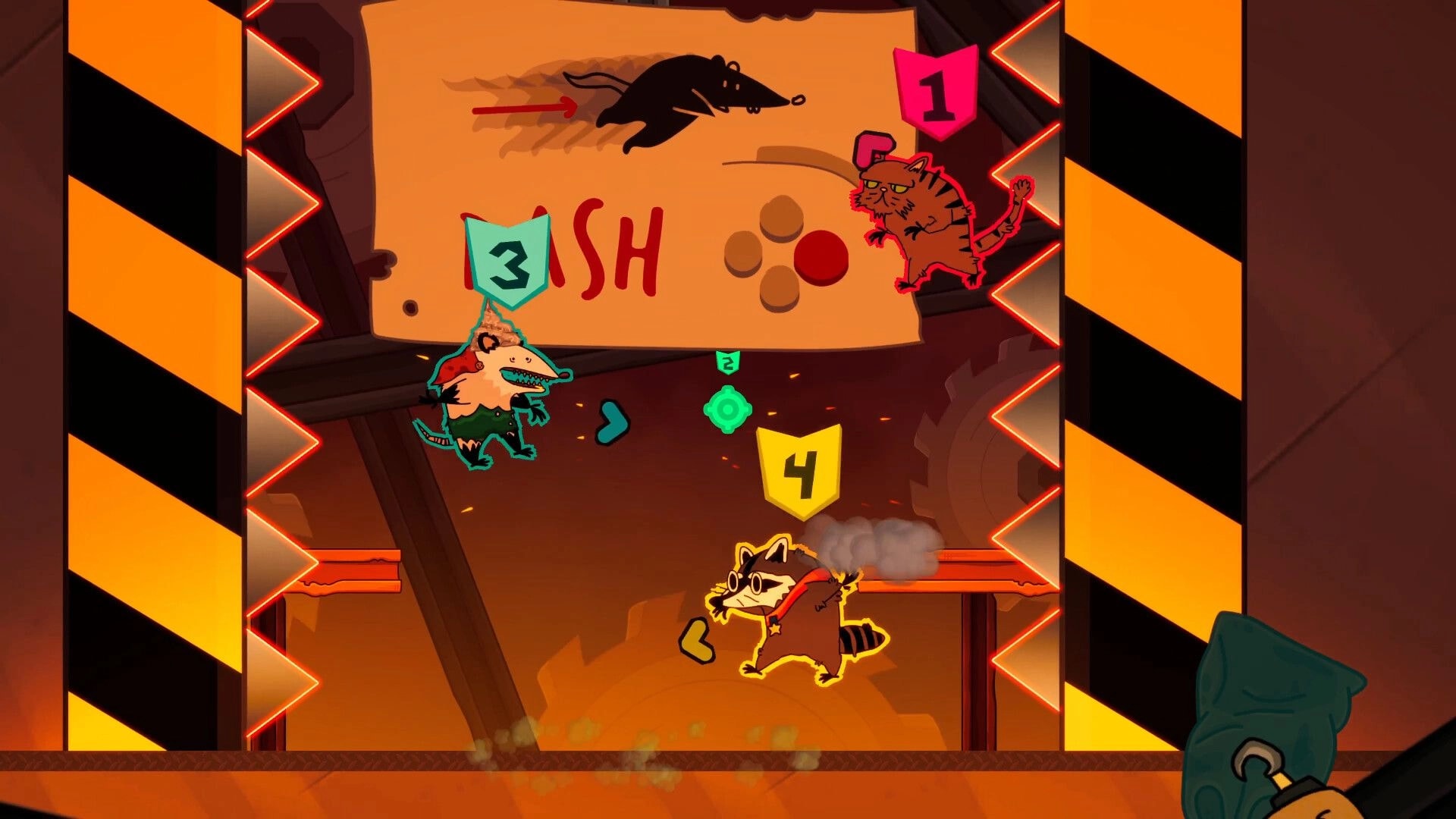Screen dimensions: 1456x819
Task: Toggle the green player 2 mini badge
Action: 728,362
